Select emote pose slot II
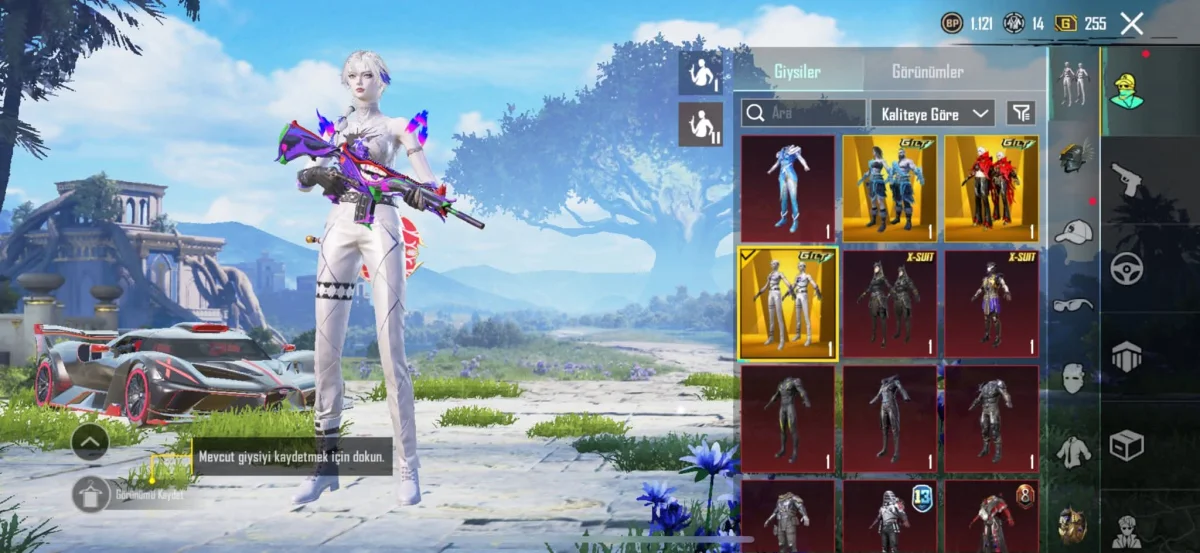Viewport: 1200px width, 553px height. coord(700,124)
